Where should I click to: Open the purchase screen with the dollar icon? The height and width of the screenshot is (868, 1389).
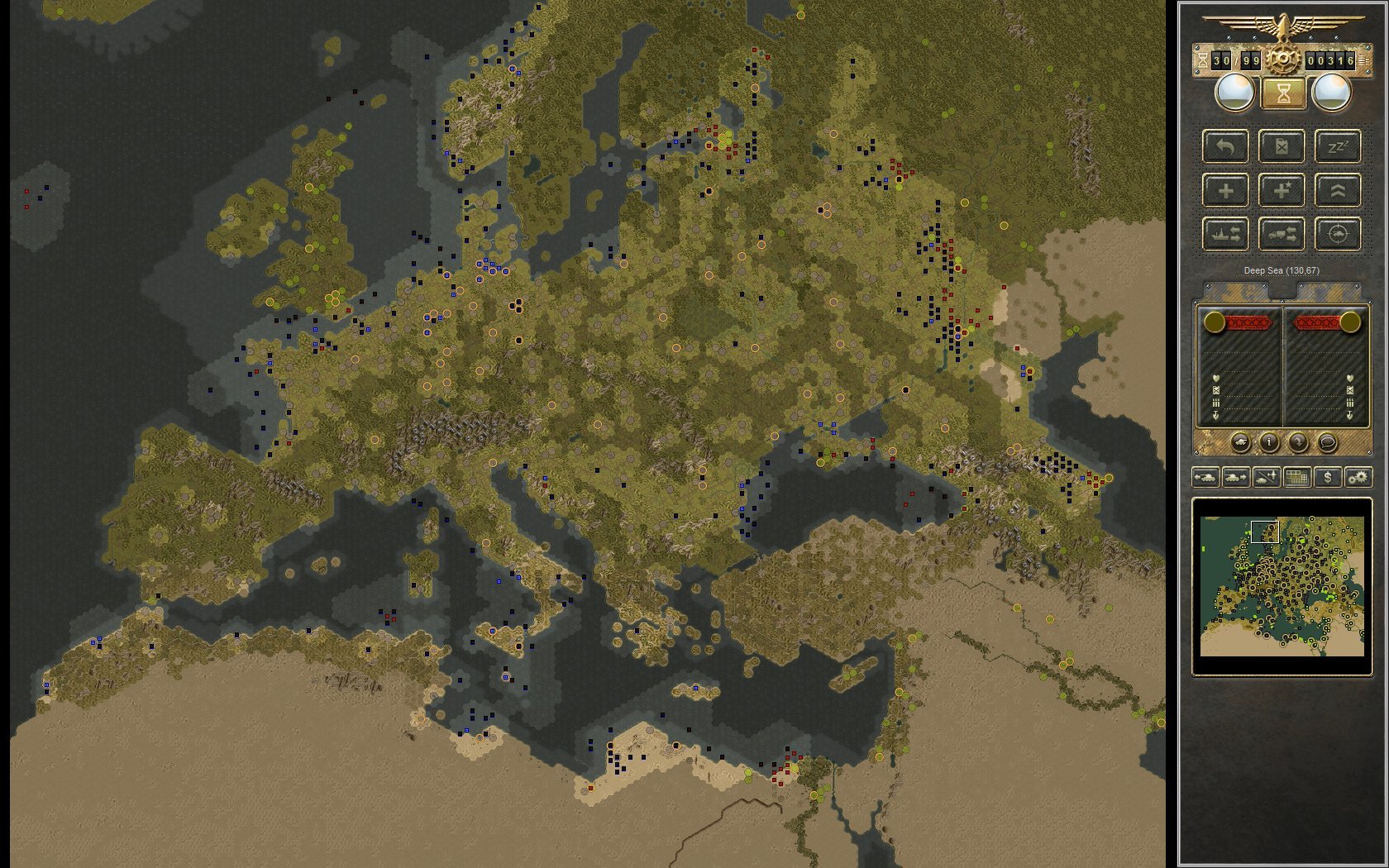(1328, 478)
